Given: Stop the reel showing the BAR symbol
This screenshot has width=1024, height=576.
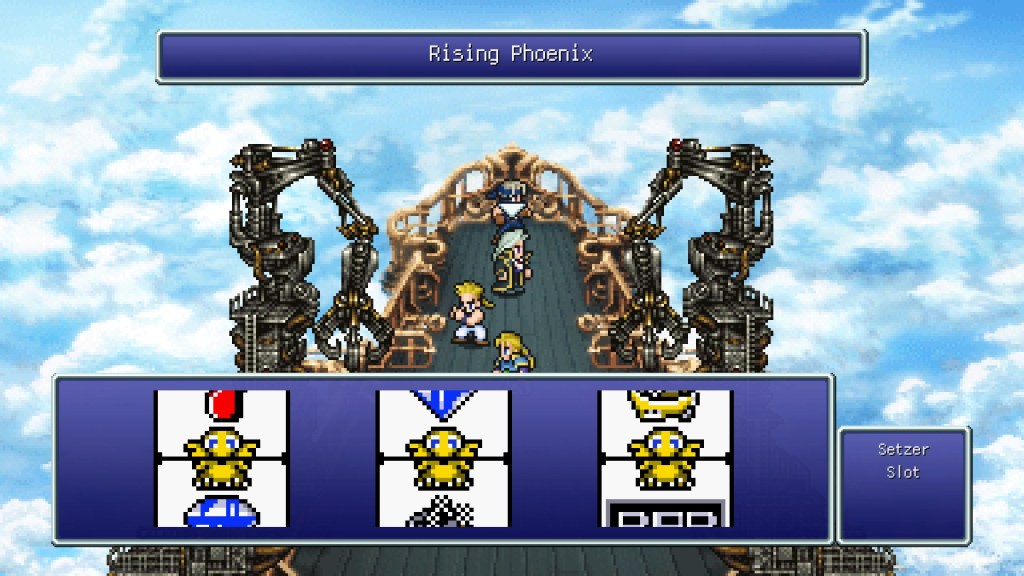Looking at the screenshot, I should tap(665, 458).
